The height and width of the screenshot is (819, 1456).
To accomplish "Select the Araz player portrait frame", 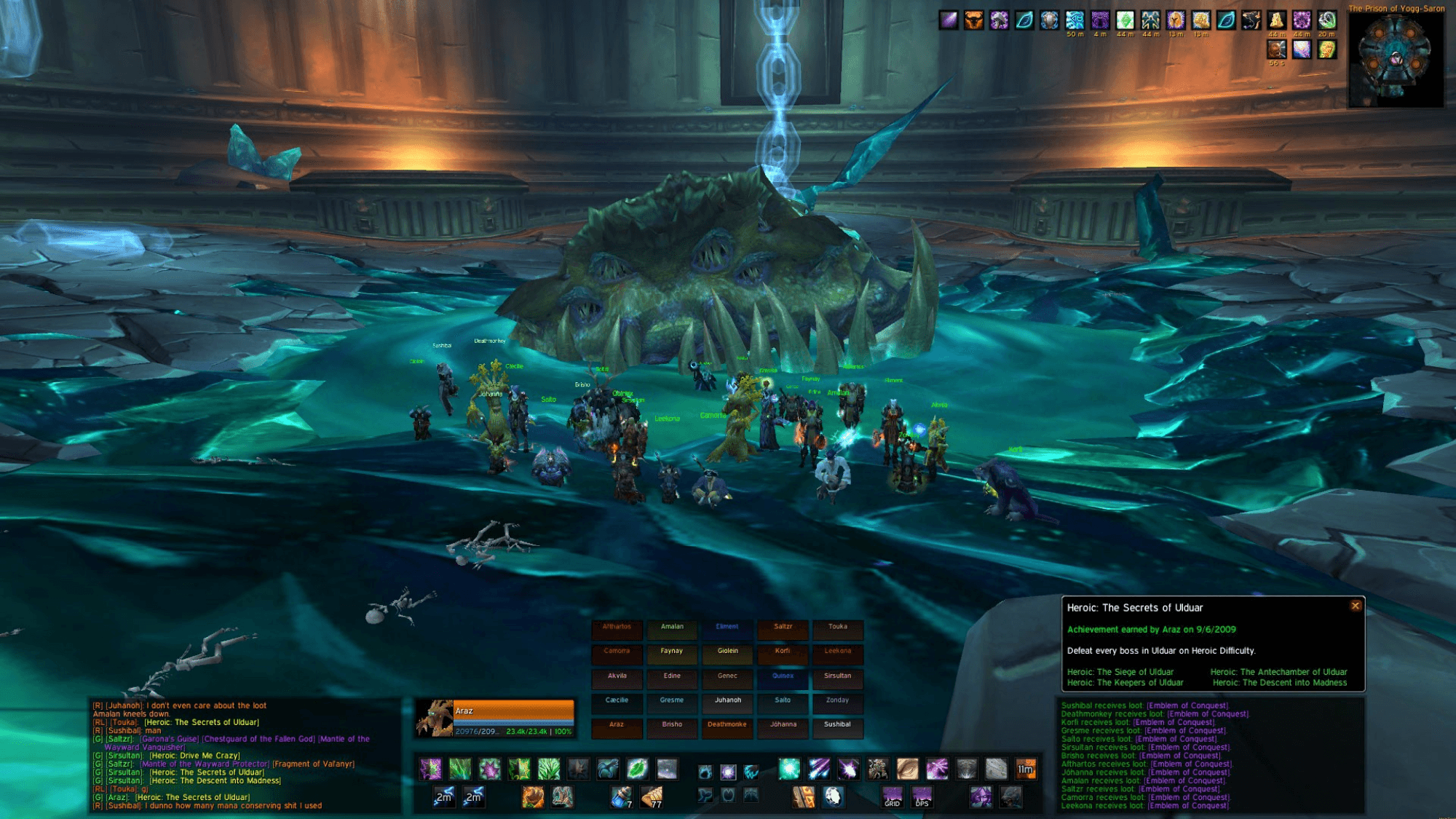I will pyautogui.click(x=496, y=719).
